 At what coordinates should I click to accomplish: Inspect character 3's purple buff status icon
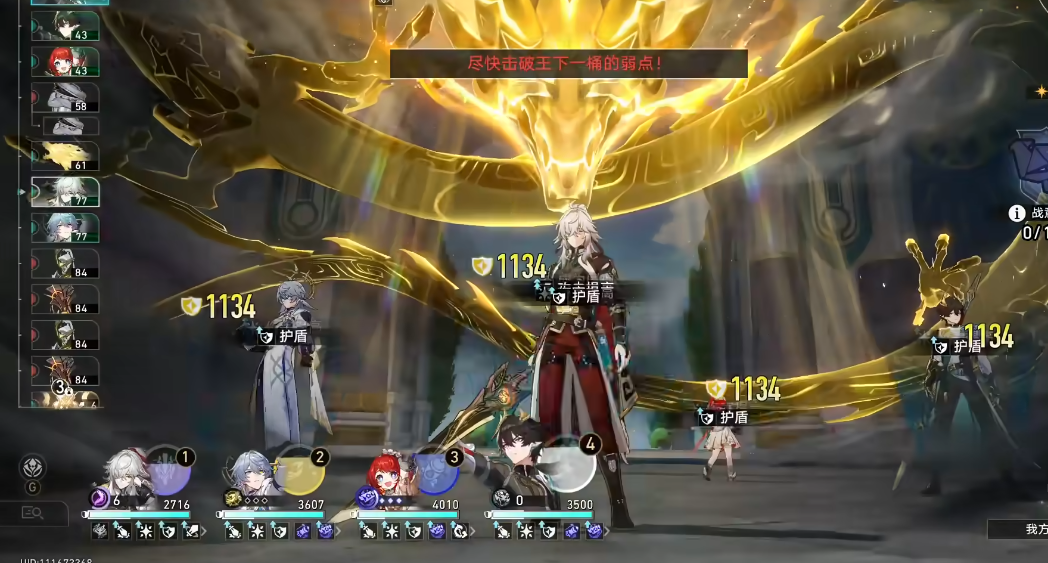[437, 531]
